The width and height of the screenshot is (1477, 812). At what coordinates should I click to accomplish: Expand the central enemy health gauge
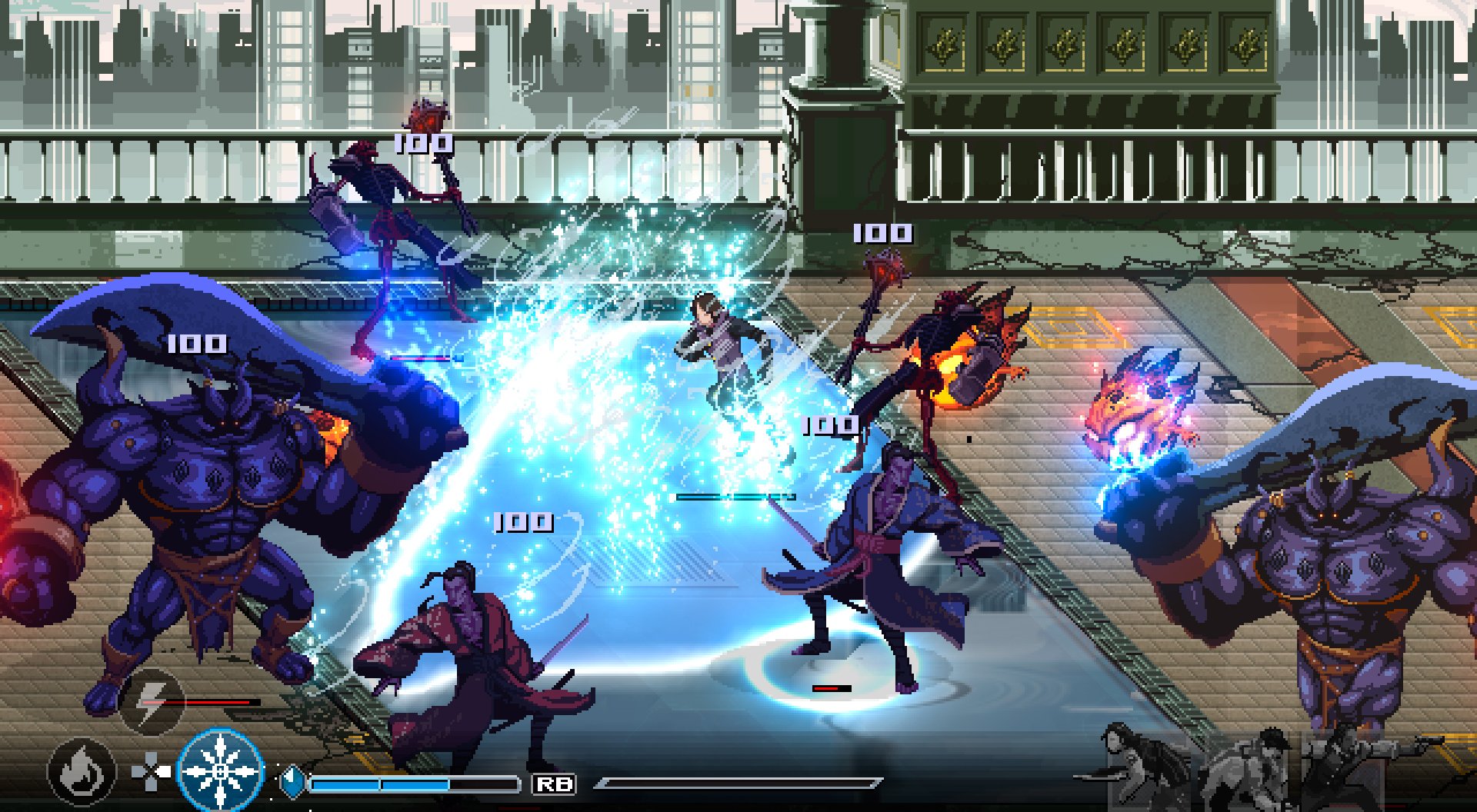[731, 496]
